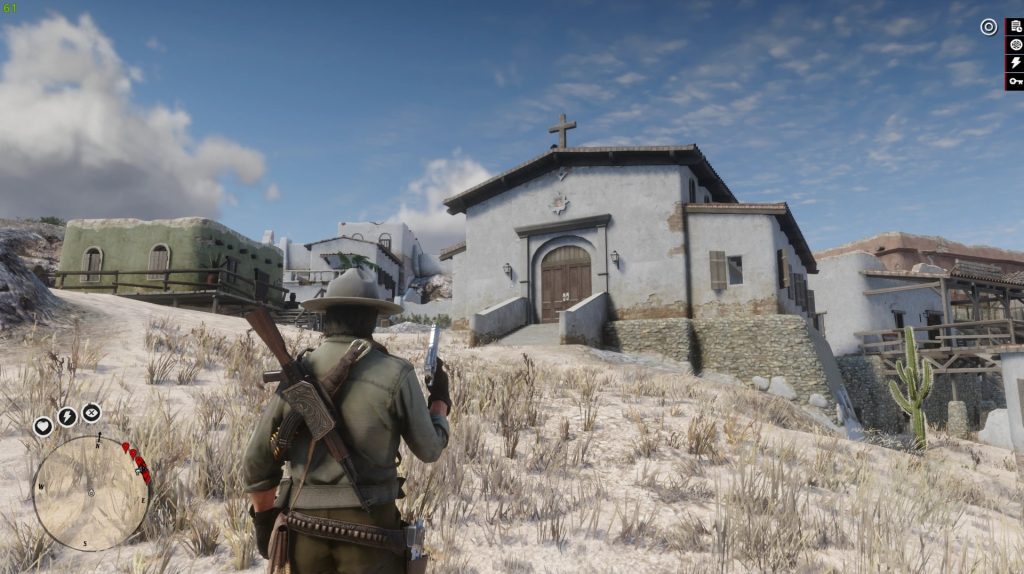Screen dimensions: 1024x574
Task: Open the globe icon in the overlay panel
Action: tap(1015, 45)
